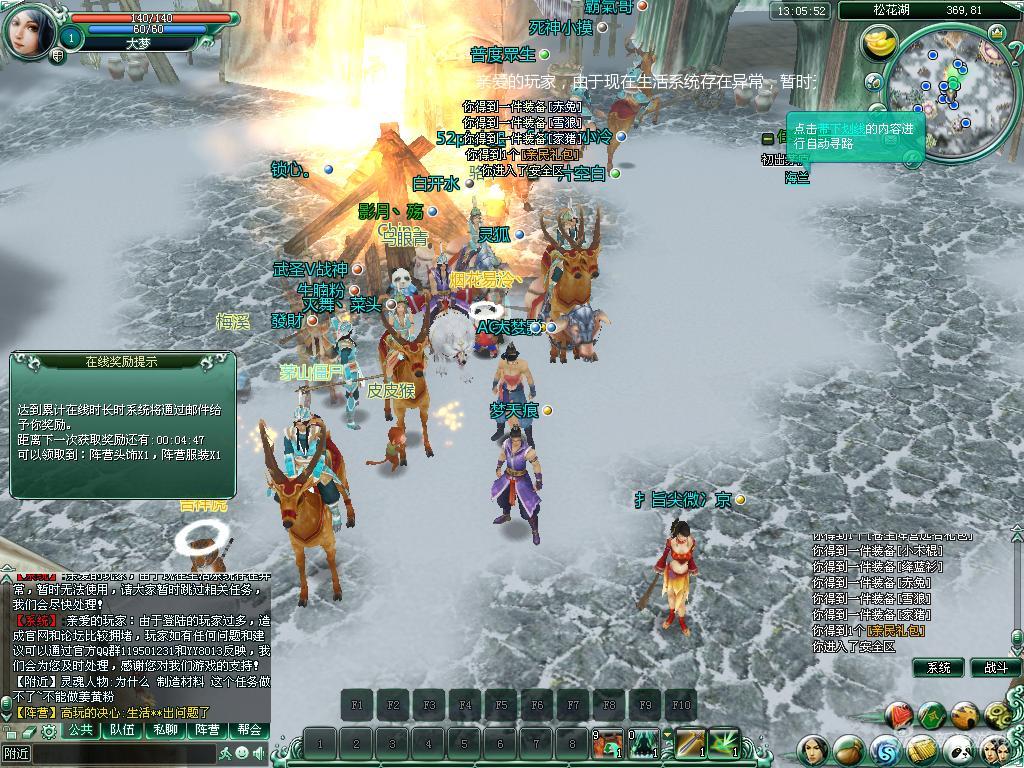
Task: Select the 队伍 chat channel tab
Action: [x=123, y=730]
